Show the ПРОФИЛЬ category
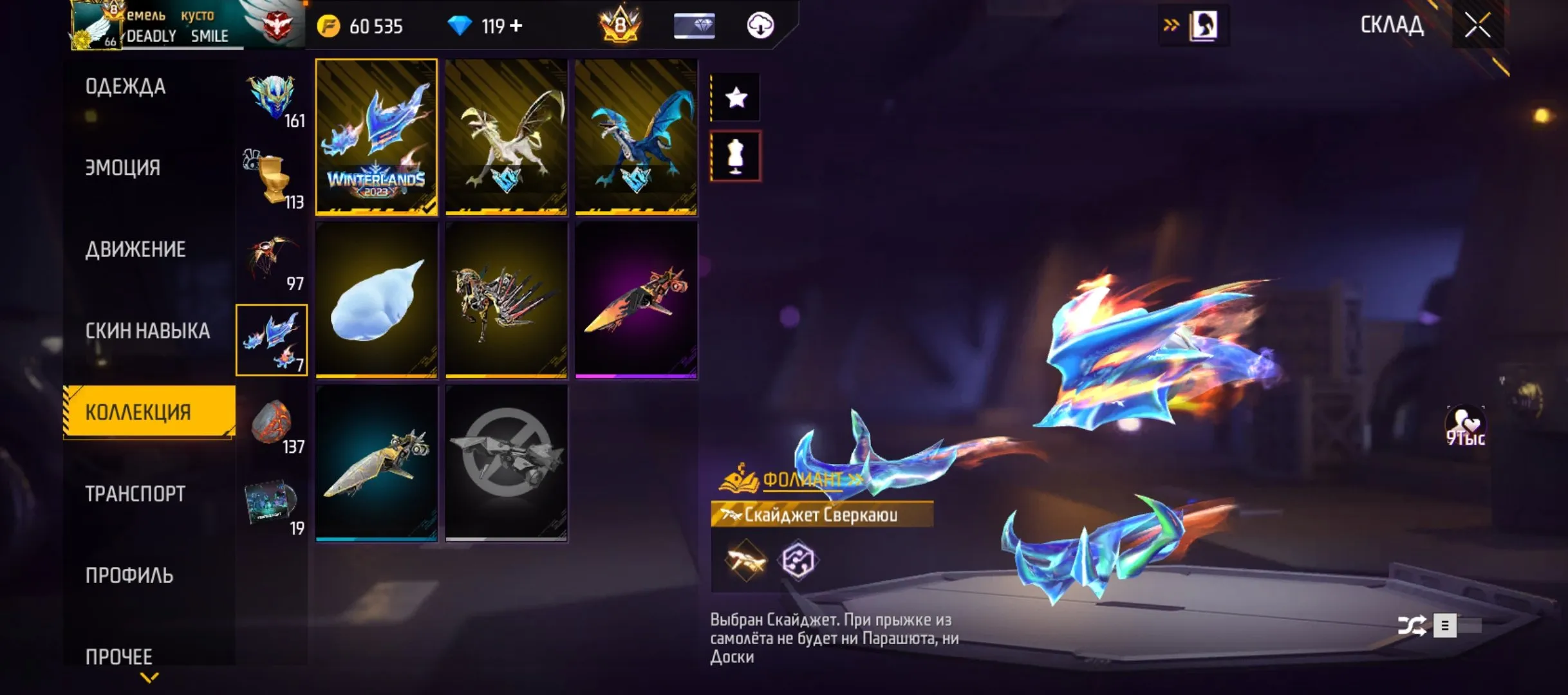Viewport: 1568px width, 695px height. (x=129, y=575)
